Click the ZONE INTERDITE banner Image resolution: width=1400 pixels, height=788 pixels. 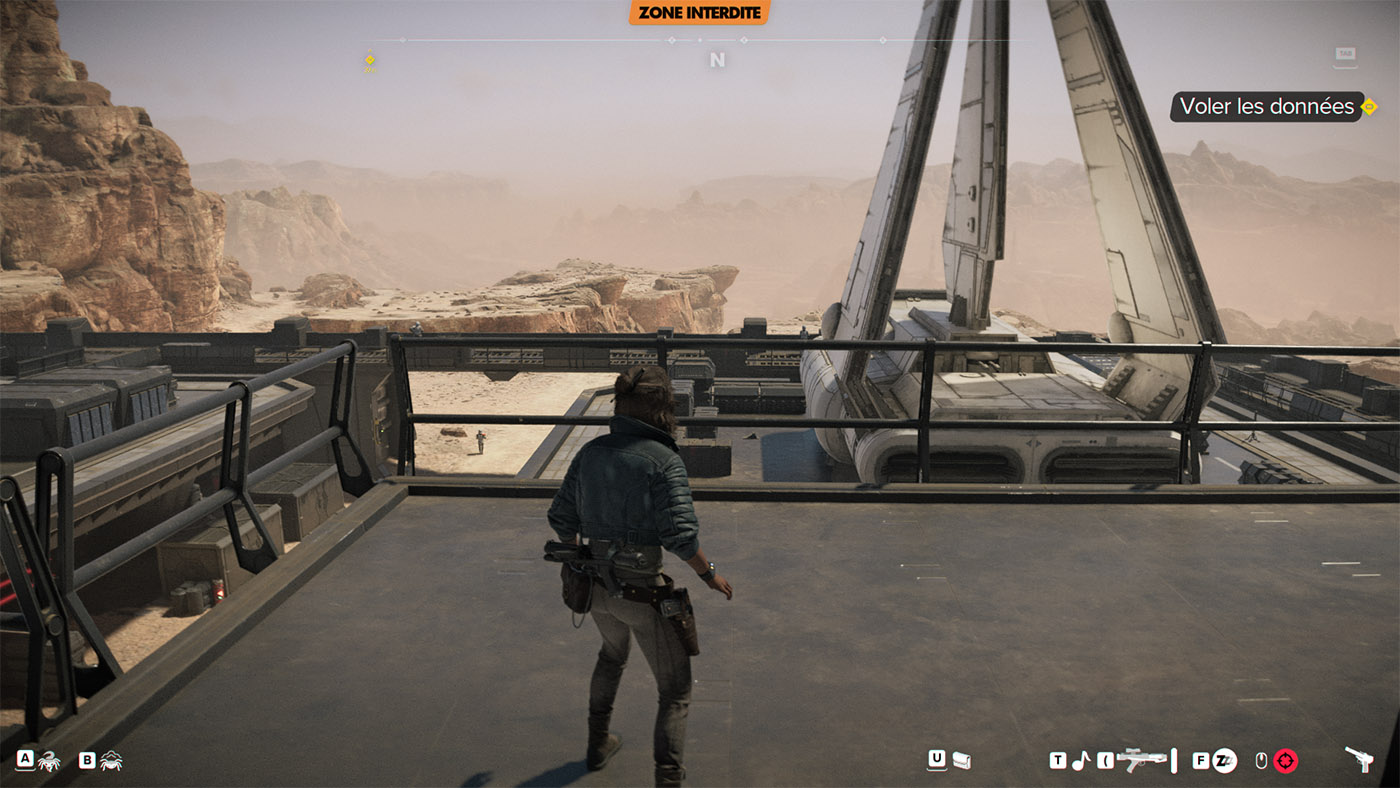click(x=698, y=13)
